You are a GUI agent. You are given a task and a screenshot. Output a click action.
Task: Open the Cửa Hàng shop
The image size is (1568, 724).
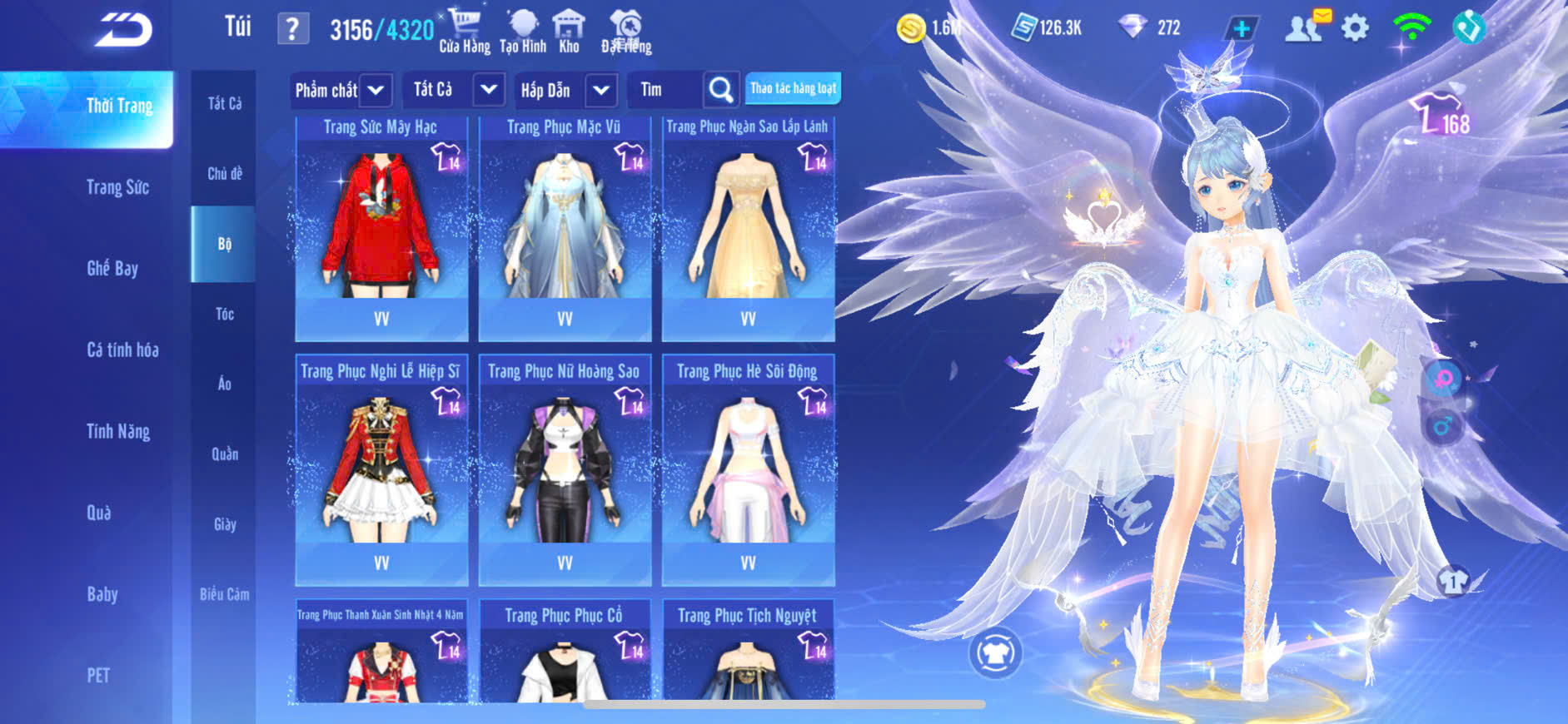[x=465, y=32]
